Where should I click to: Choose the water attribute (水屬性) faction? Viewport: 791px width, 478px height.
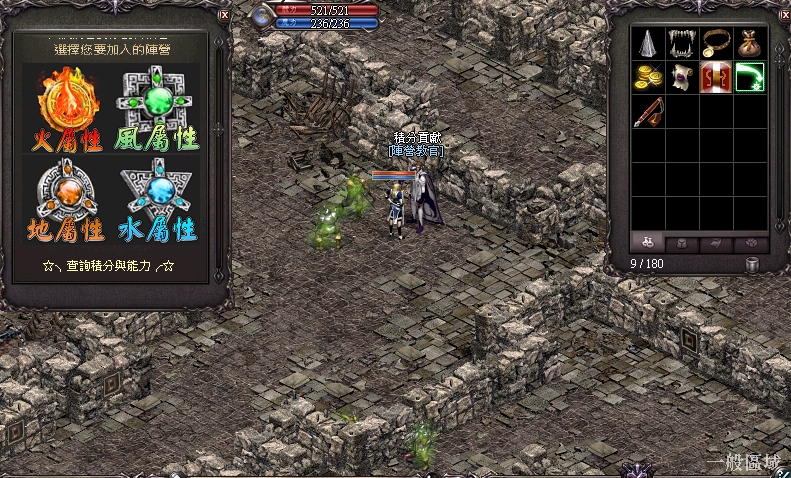[158, 200]
